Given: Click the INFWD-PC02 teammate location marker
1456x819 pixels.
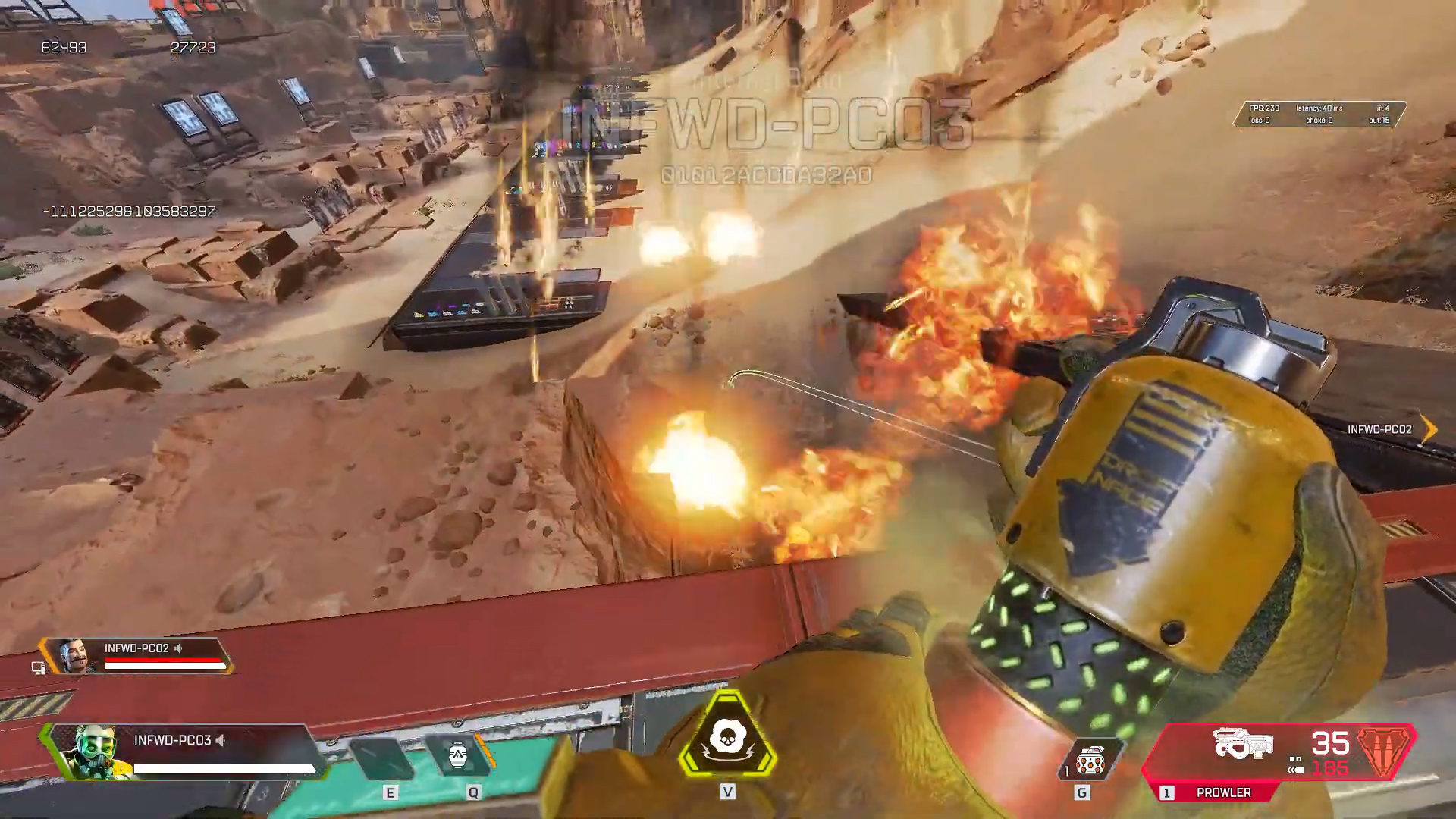Looking at the screenshot, I should [1428, 429].
